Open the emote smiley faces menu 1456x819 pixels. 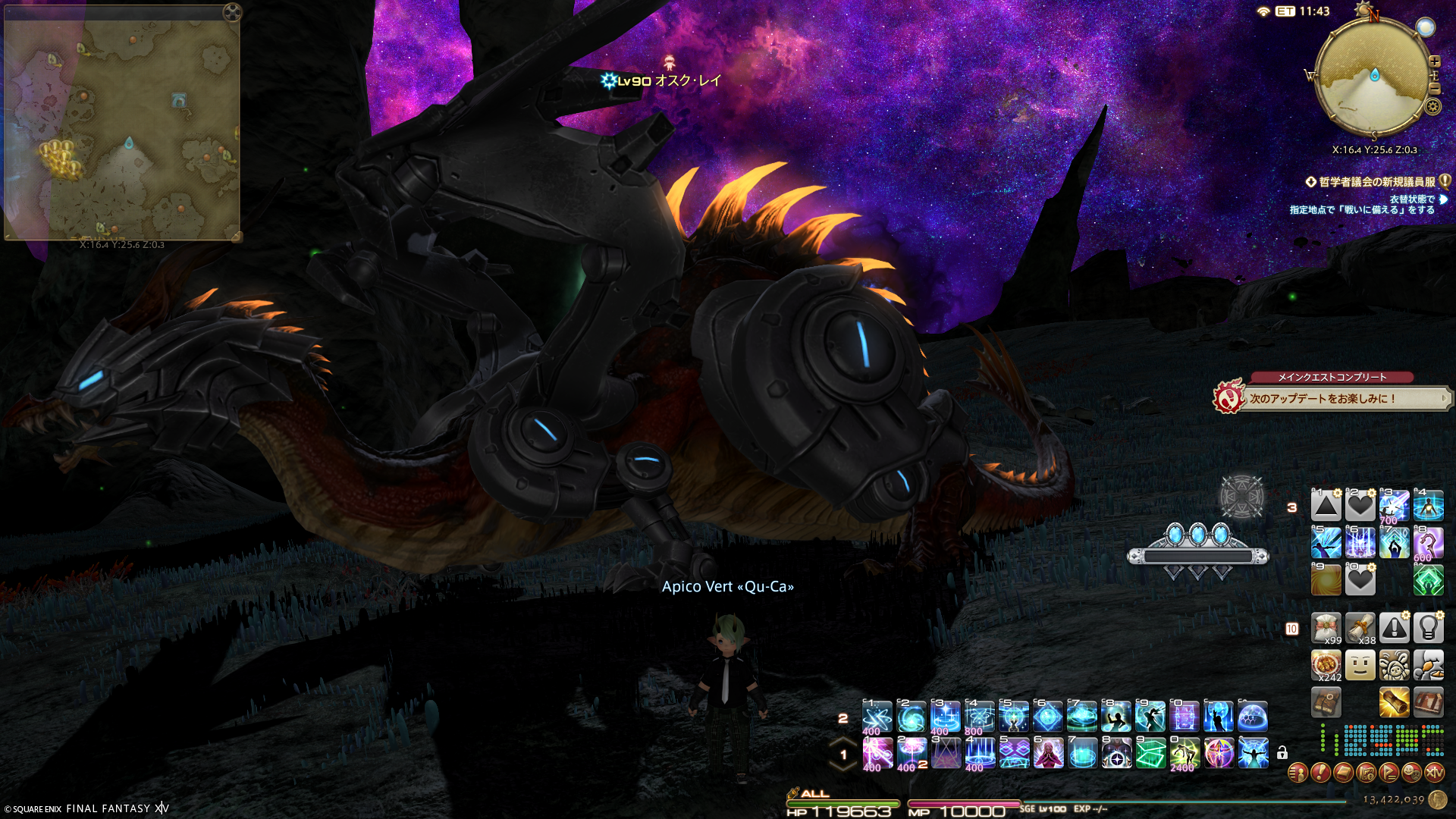[1411, 773]
